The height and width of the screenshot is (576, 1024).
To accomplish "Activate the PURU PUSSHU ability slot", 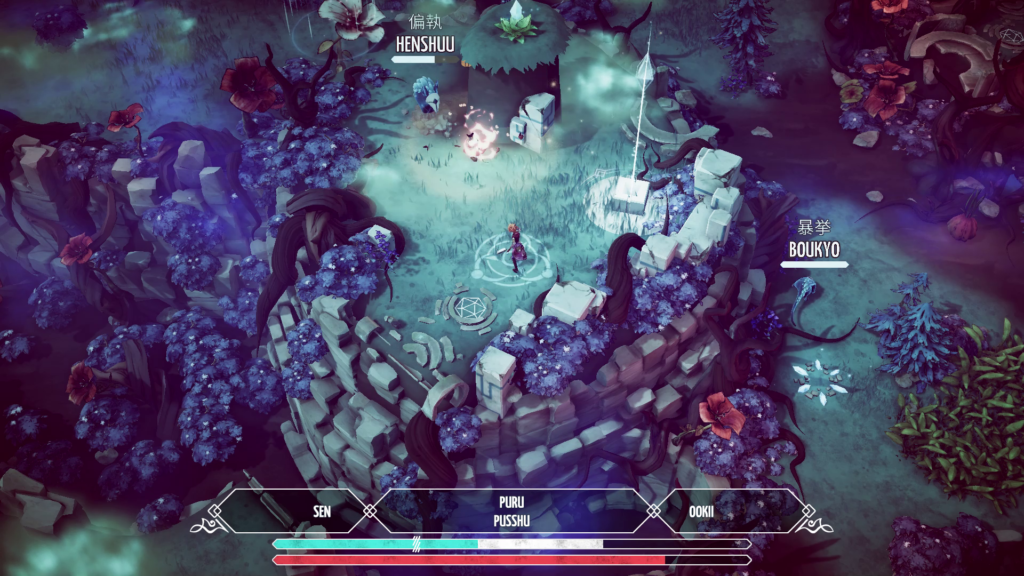I will point(511,511).
